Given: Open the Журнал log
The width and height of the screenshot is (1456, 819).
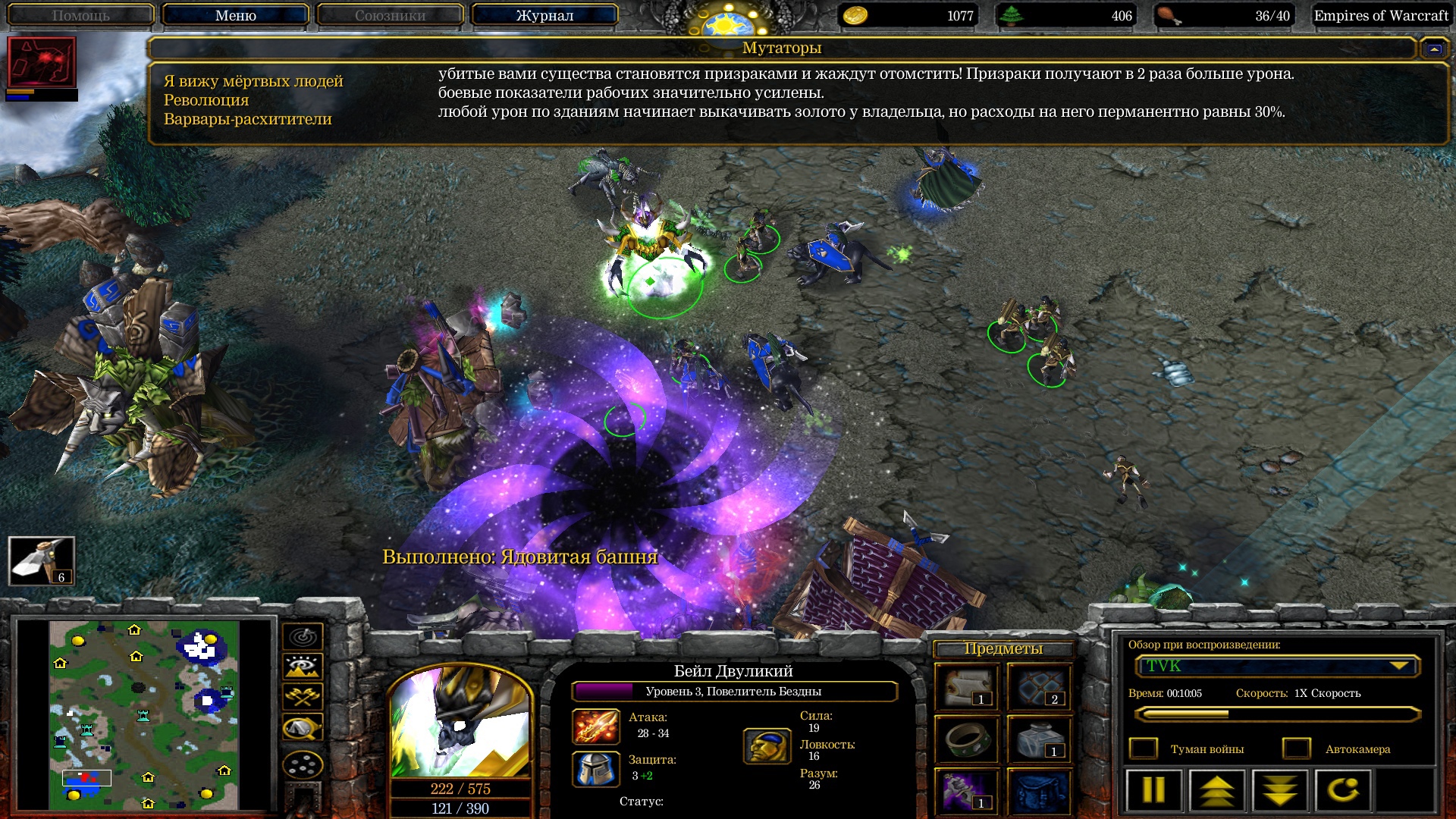Looking at the screenshot, I should click(544, 15).
